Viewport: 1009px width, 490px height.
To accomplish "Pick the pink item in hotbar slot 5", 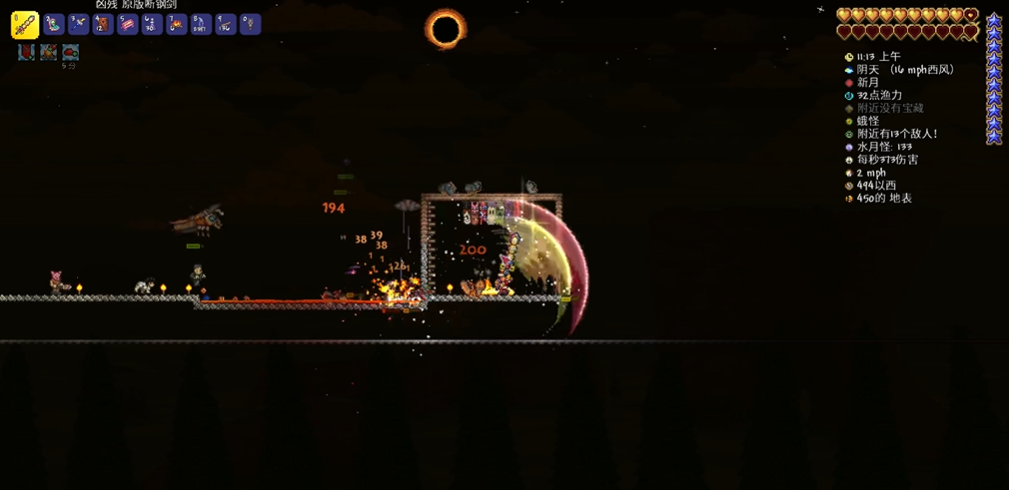I will (127, 24).
